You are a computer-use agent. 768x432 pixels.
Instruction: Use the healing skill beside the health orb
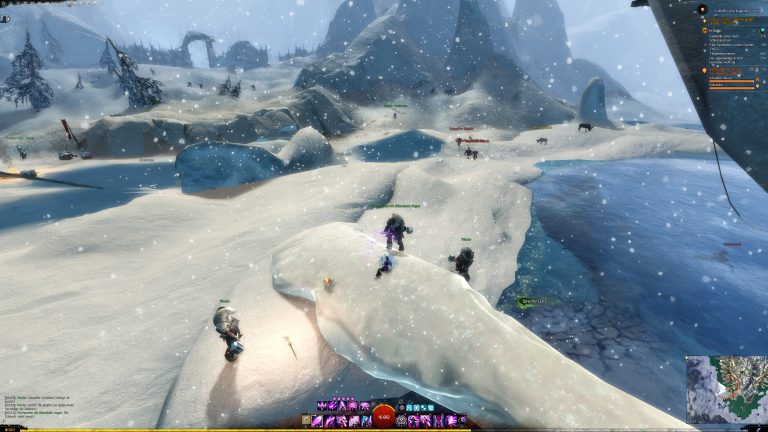(402, 421)
